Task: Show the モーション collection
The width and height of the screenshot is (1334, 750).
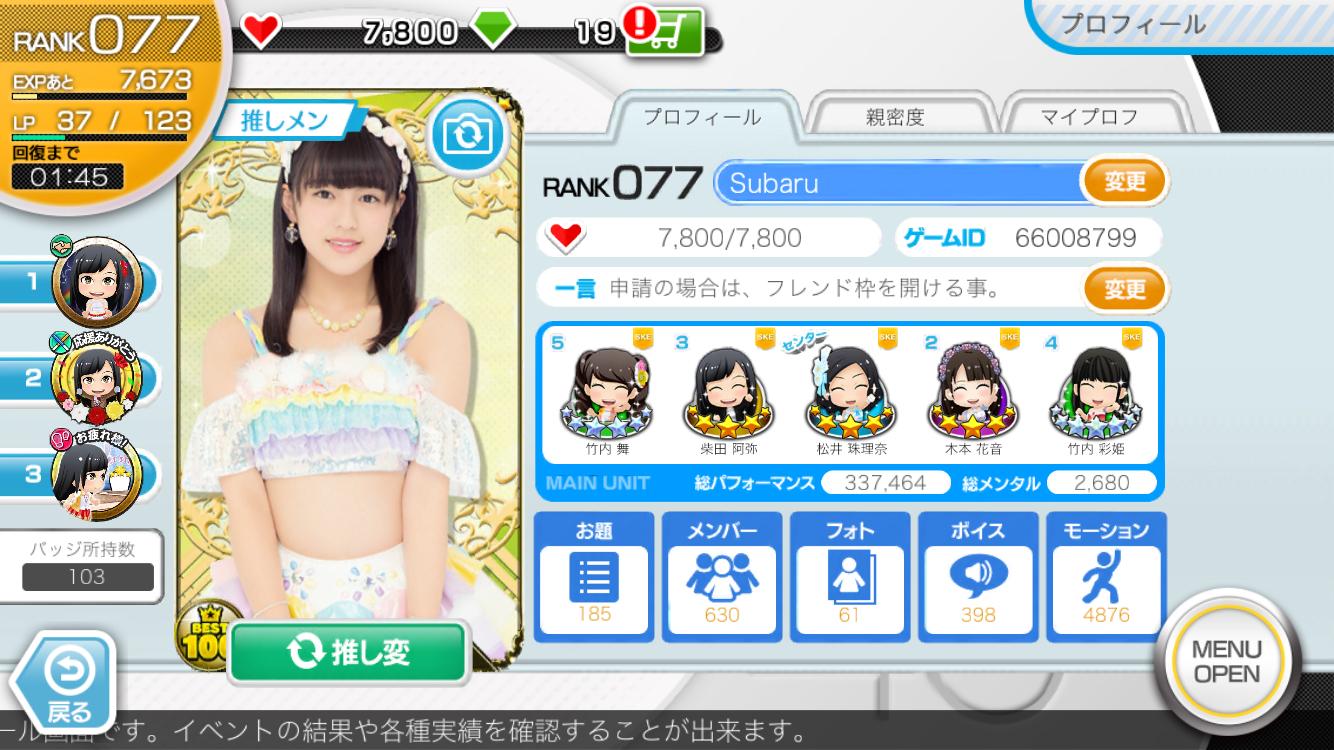Action: 1106,576
